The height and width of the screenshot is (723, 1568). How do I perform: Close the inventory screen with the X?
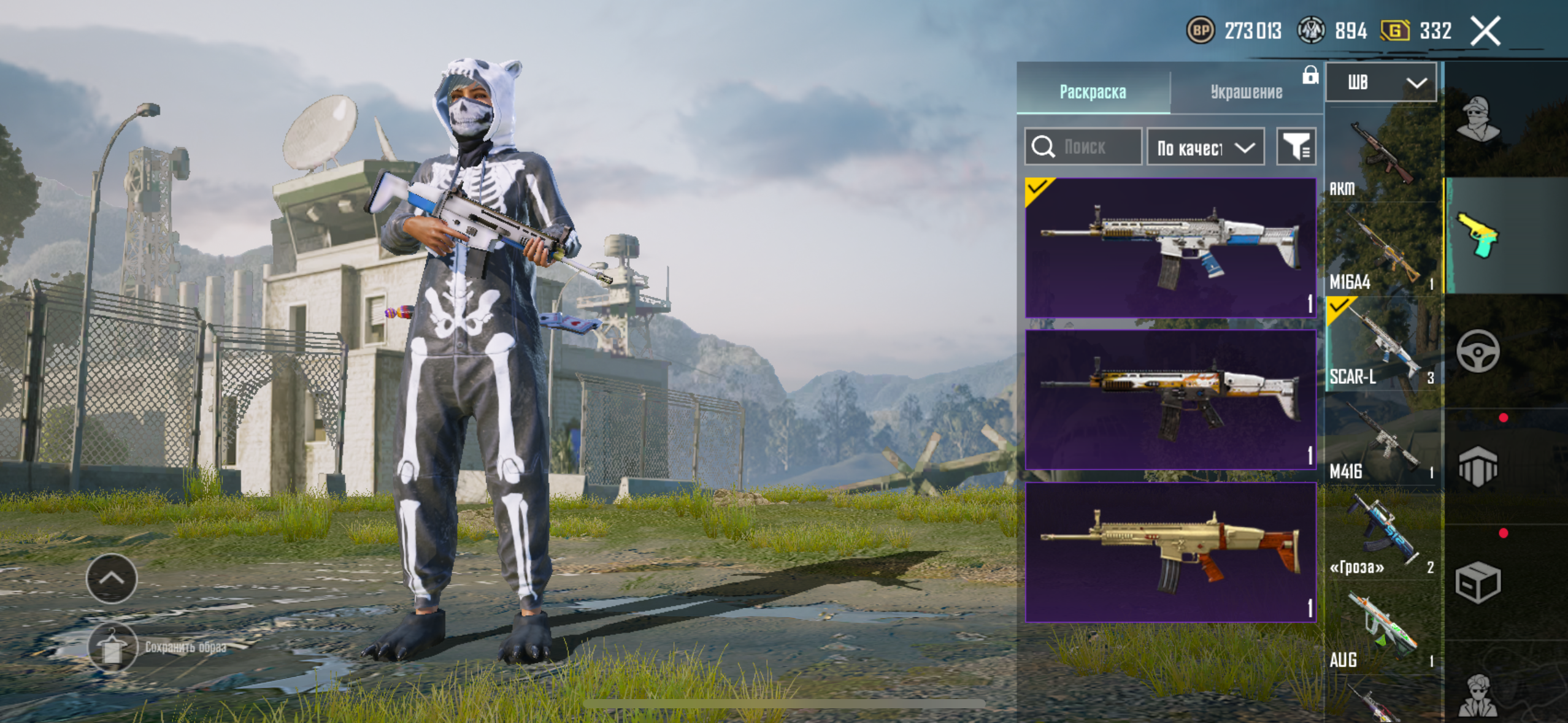click(x=1485, y=31)
